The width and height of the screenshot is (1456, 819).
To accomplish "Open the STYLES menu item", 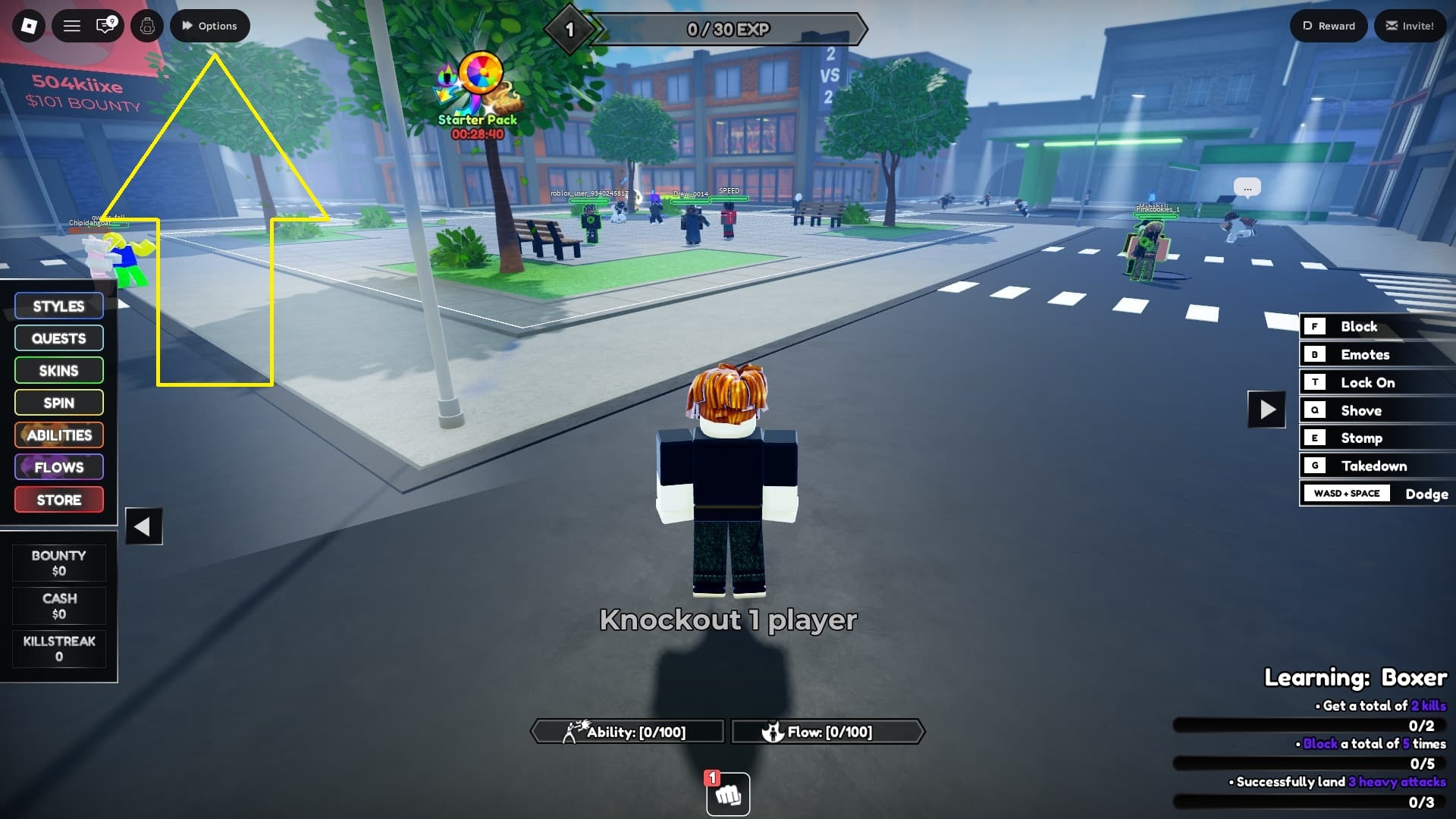I will point(58,306).
